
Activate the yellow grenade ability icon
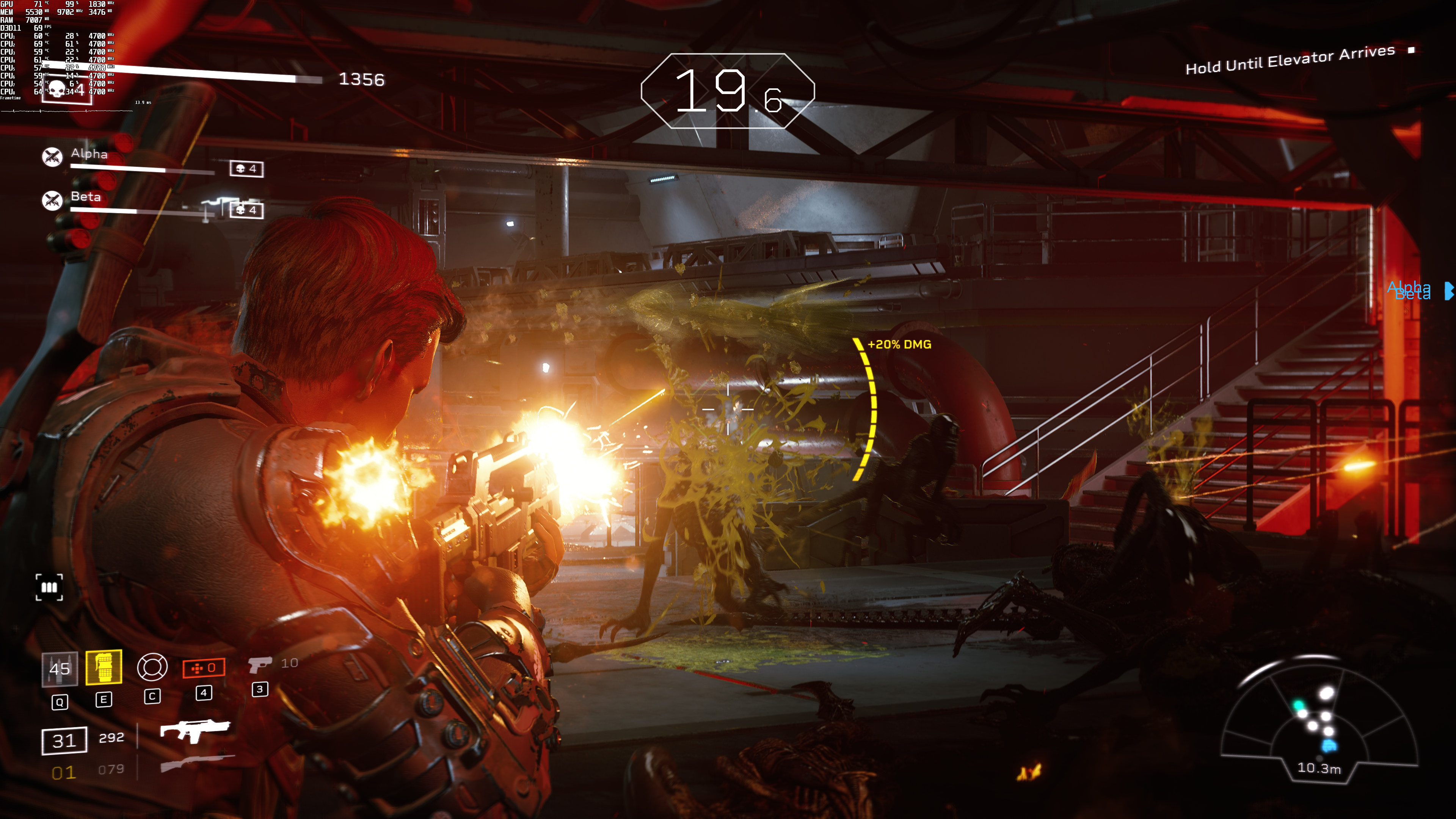coord(104,667)
